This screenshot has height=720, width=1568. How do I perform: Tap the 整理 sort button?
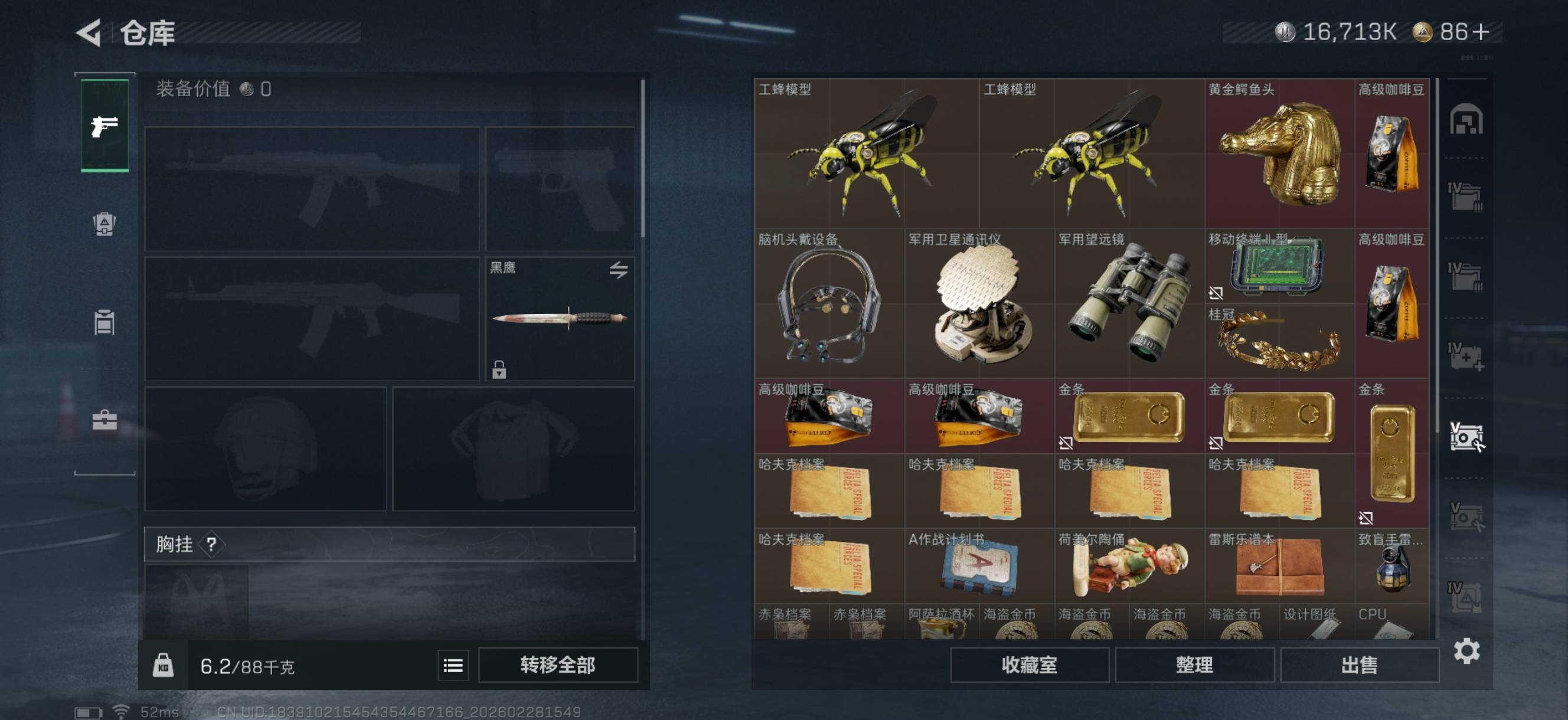[1194, 665]
